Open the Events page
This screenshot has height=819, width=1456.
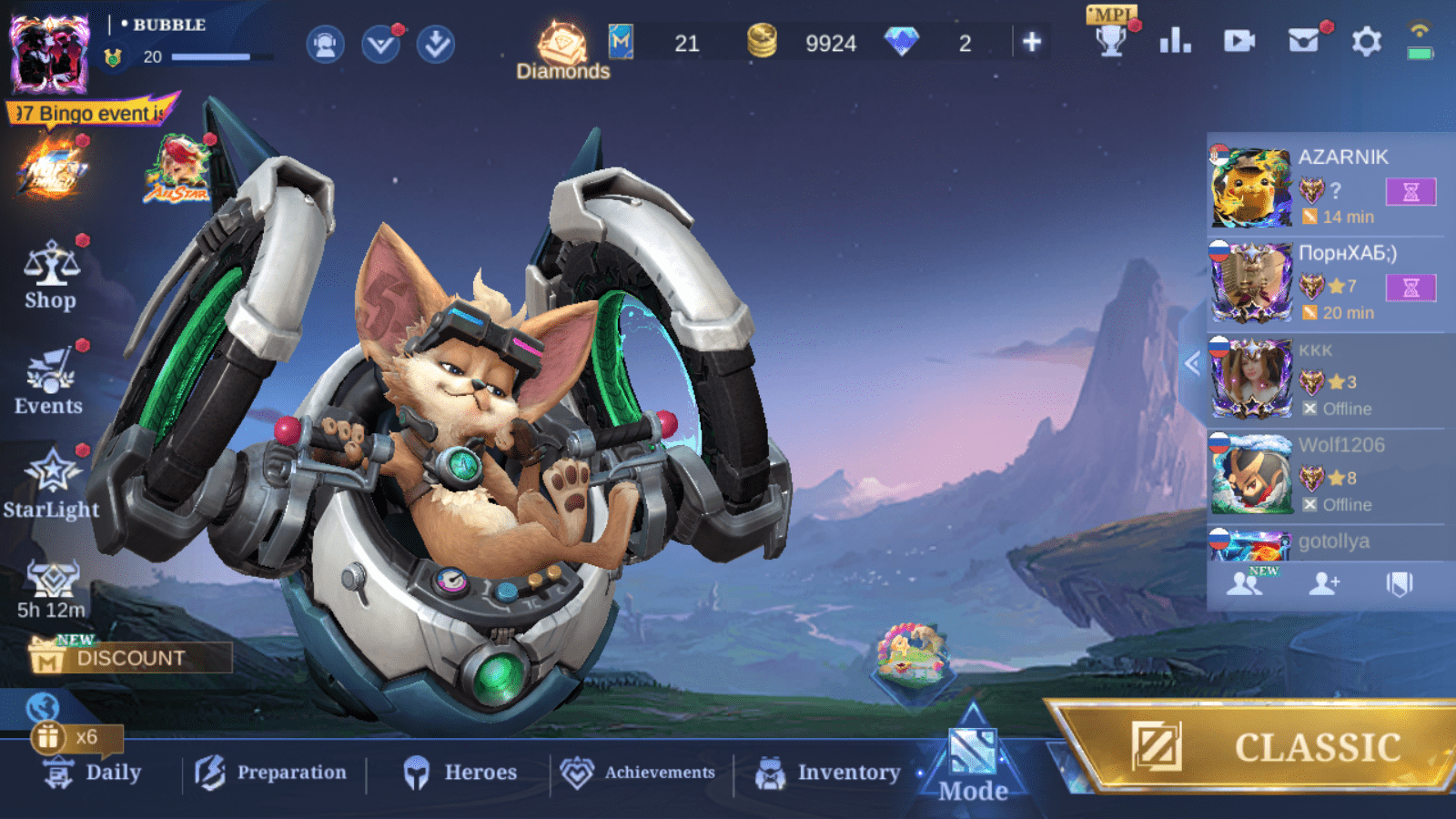click(x=49, y=382)
